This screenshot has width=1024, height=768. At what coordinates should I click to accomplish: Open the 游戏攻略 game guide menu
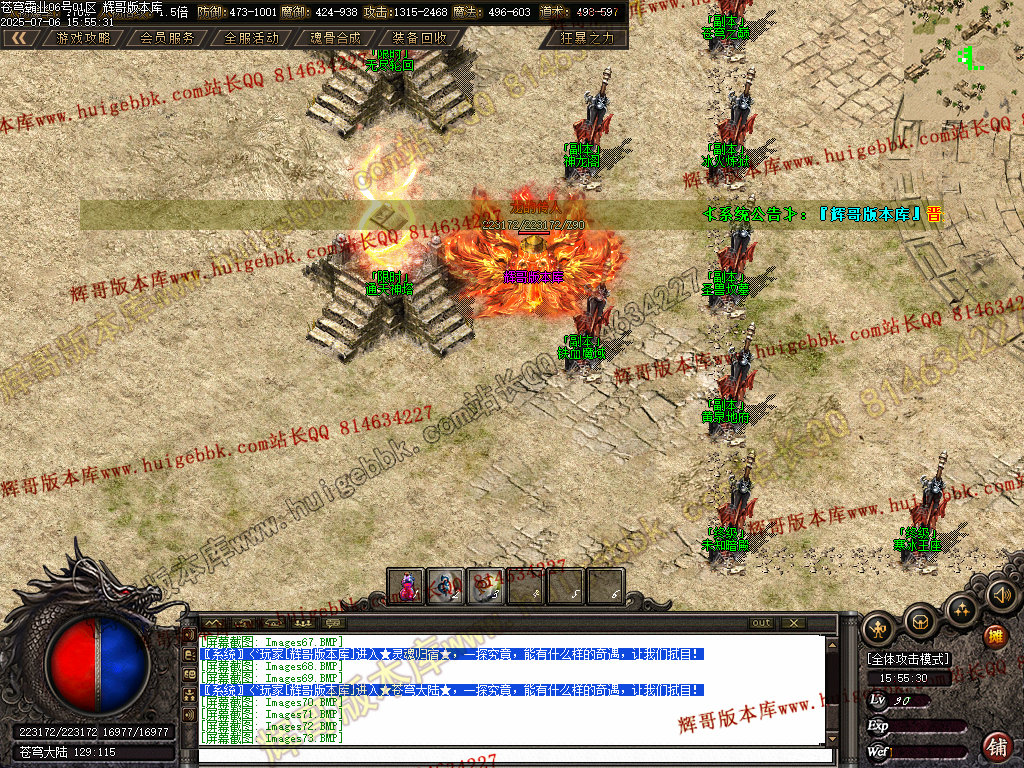83,38
